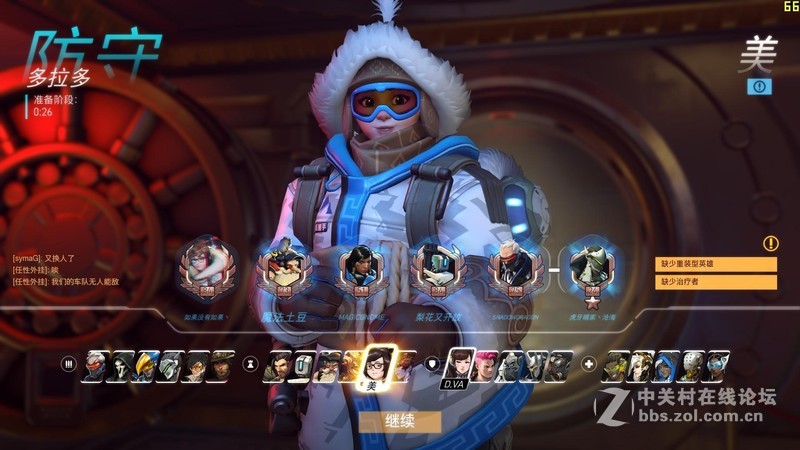Click the 缺少重装型英雄 team warning
Image resolution: width=800 pixels, height=450 pixels.
716,264
